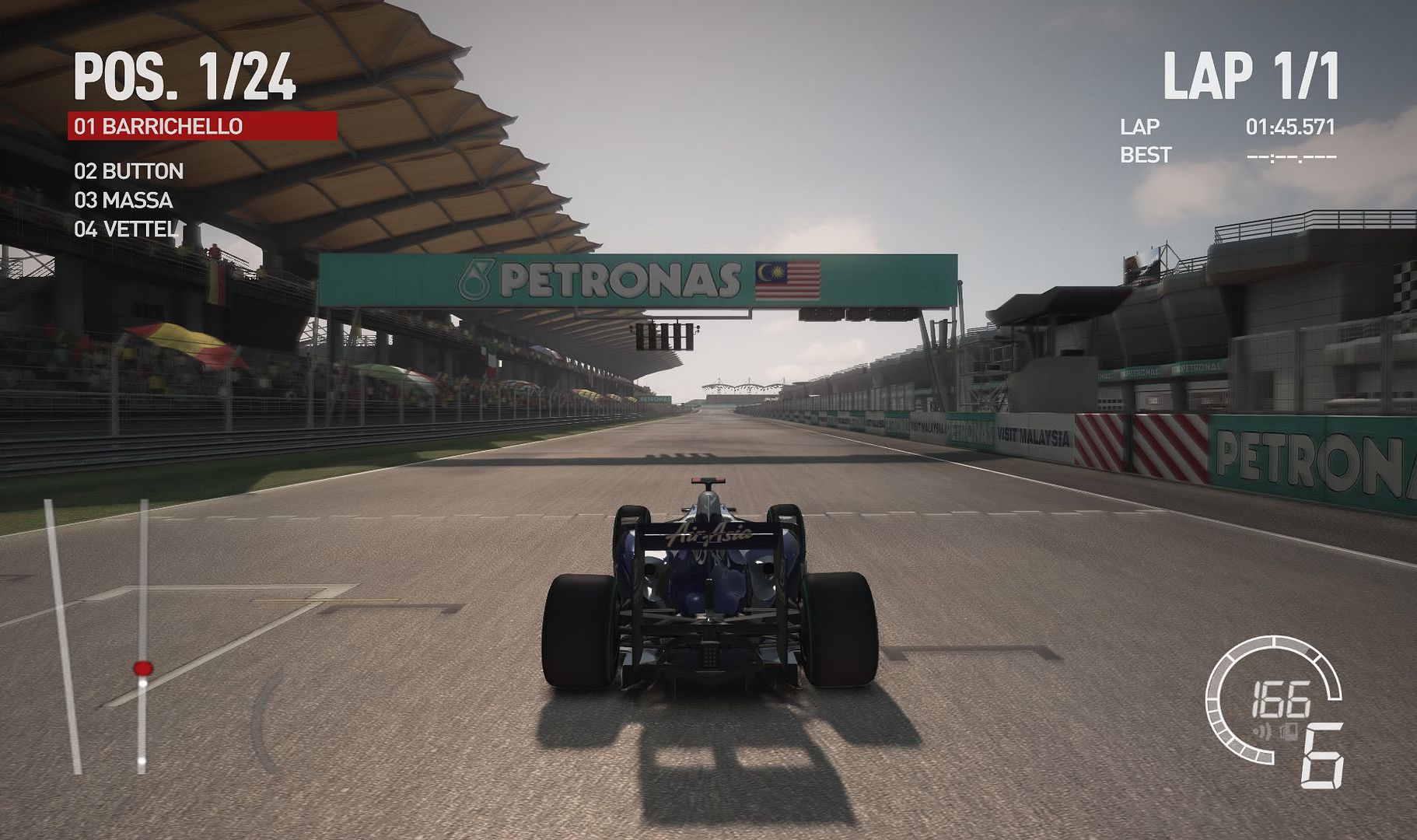Select the red player marker on the minimap
This screenshot has height=840, width=1417.
(x=142, y=668)
